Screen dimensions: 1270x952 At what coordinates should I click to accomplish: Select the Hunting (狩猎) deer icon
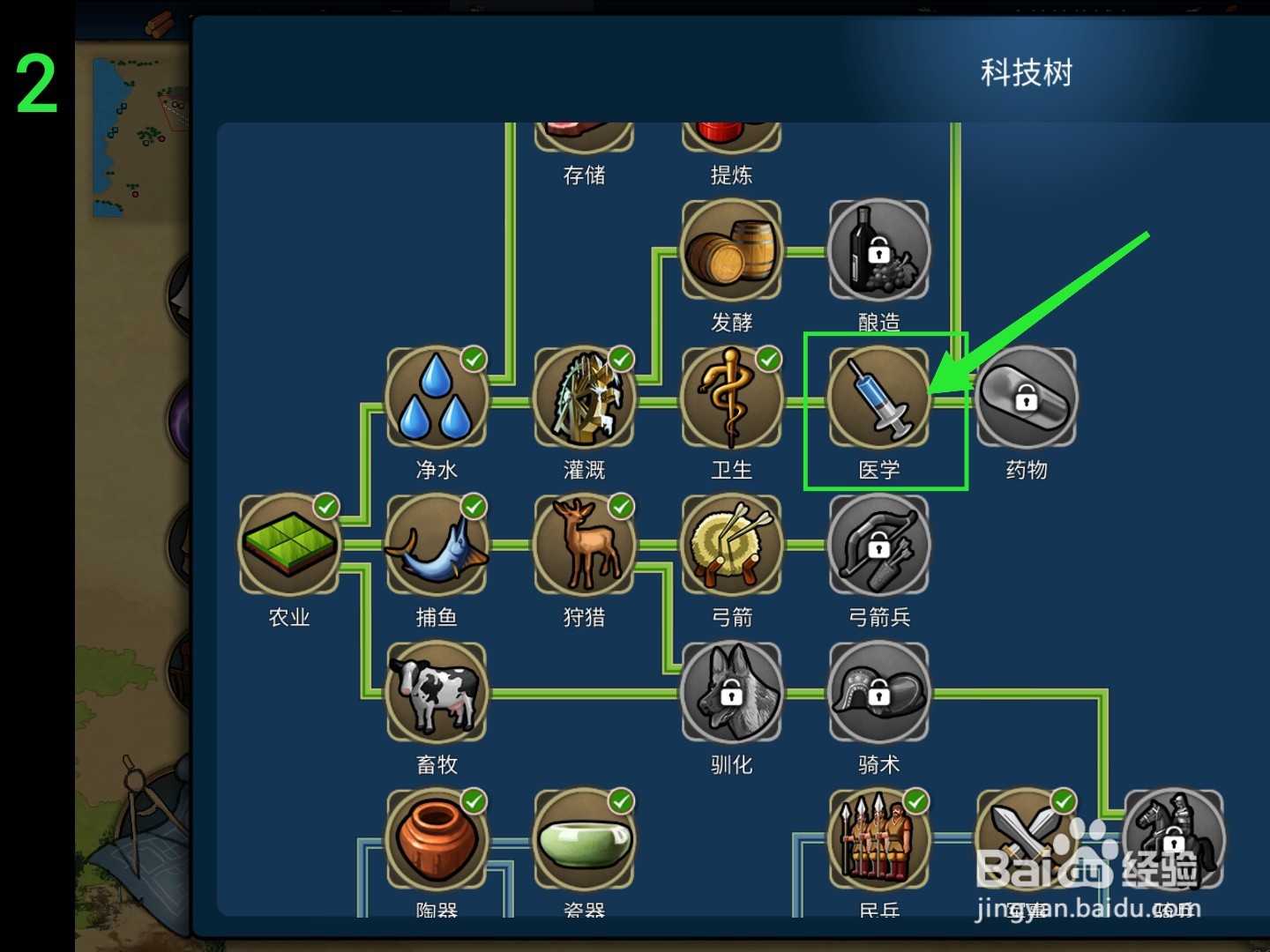[x=585, y=544]
